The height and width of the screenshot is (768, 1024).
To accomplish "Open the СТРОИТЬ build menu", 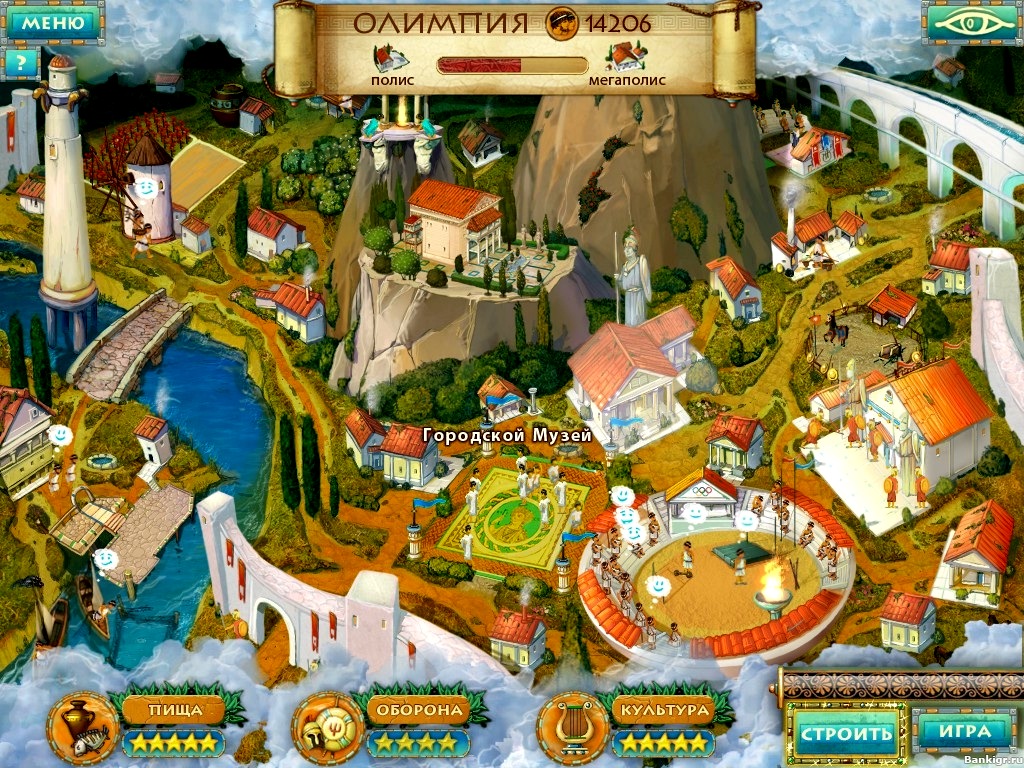I will (845, 733).
